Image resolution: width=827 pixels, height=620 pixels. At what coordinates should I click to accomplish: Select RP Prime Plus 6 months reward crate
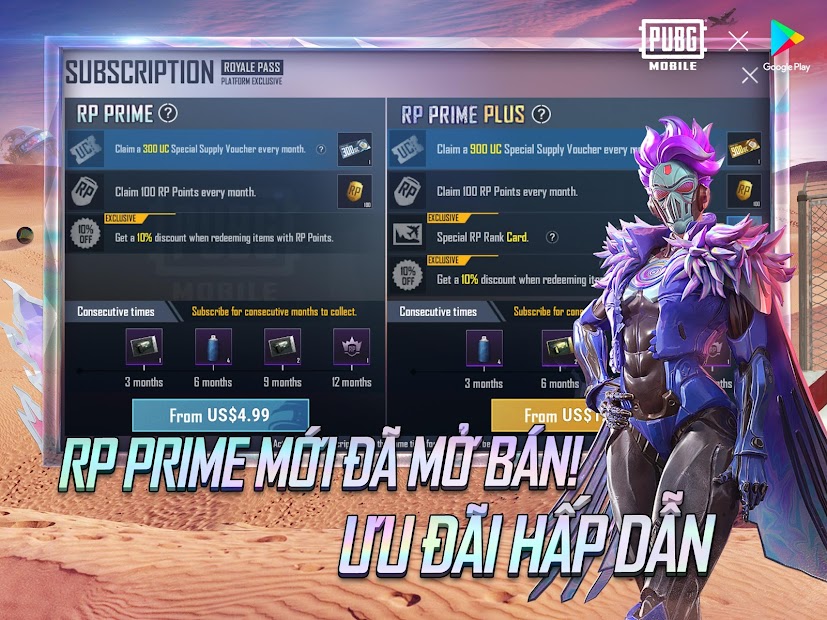[x=559, y=347]
